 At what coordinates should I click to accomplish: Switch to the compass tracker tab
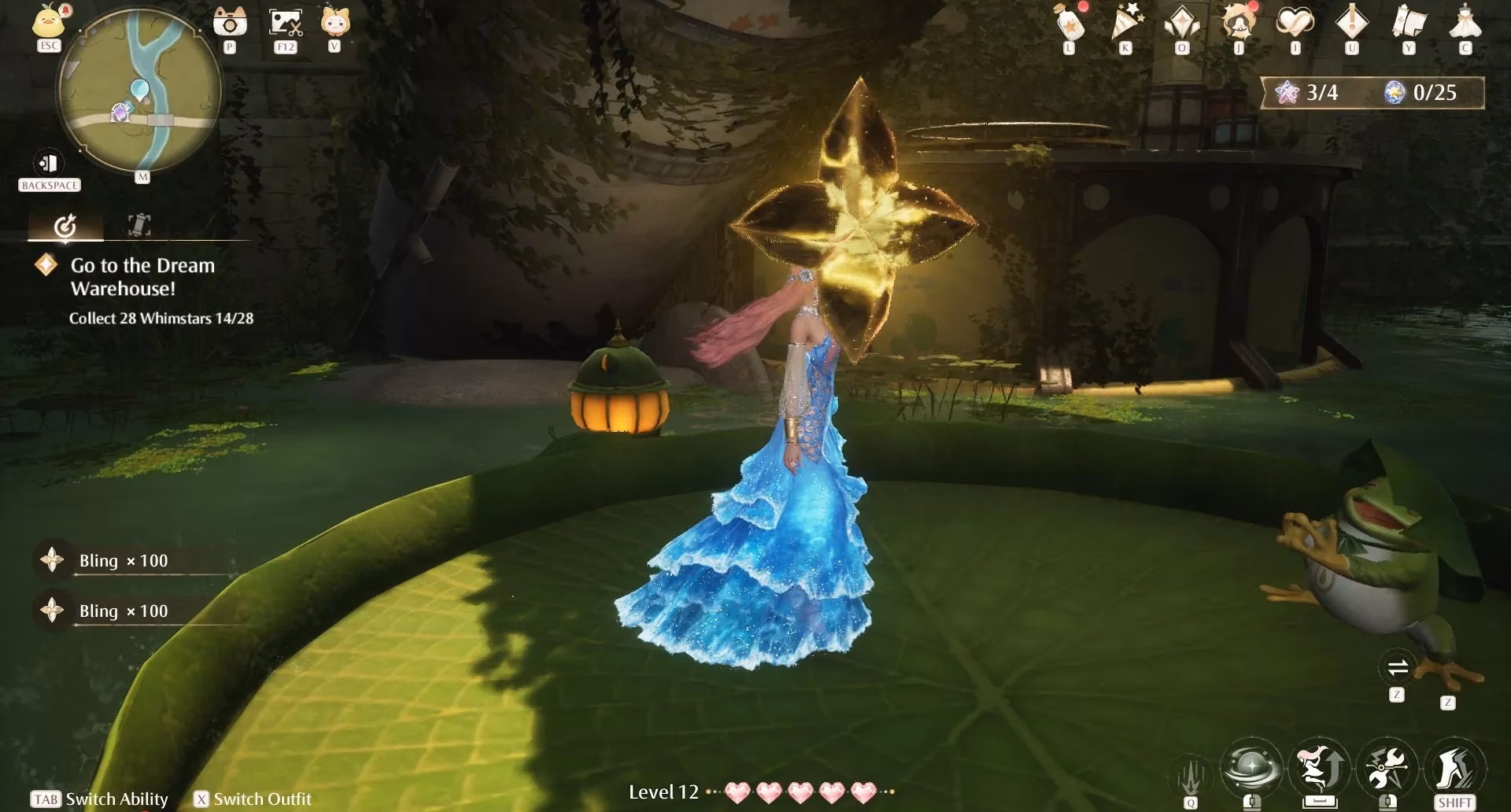[67, 226]
